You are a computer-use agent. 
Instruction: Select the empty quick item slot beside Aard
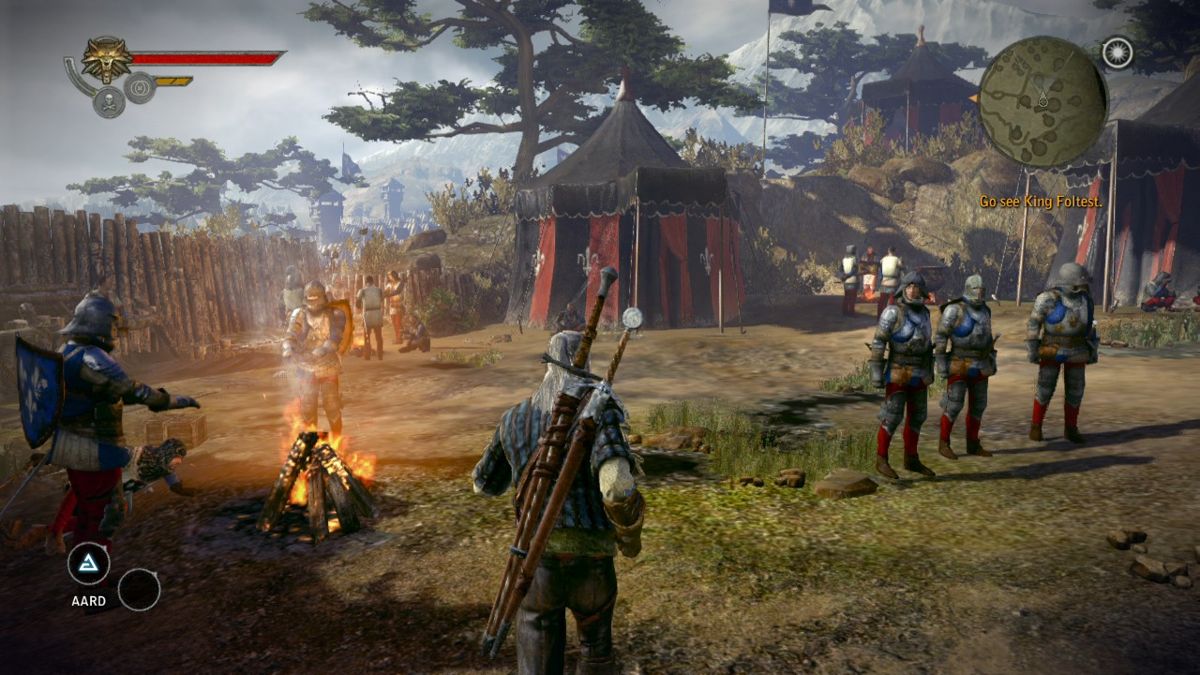coord(139,589)
